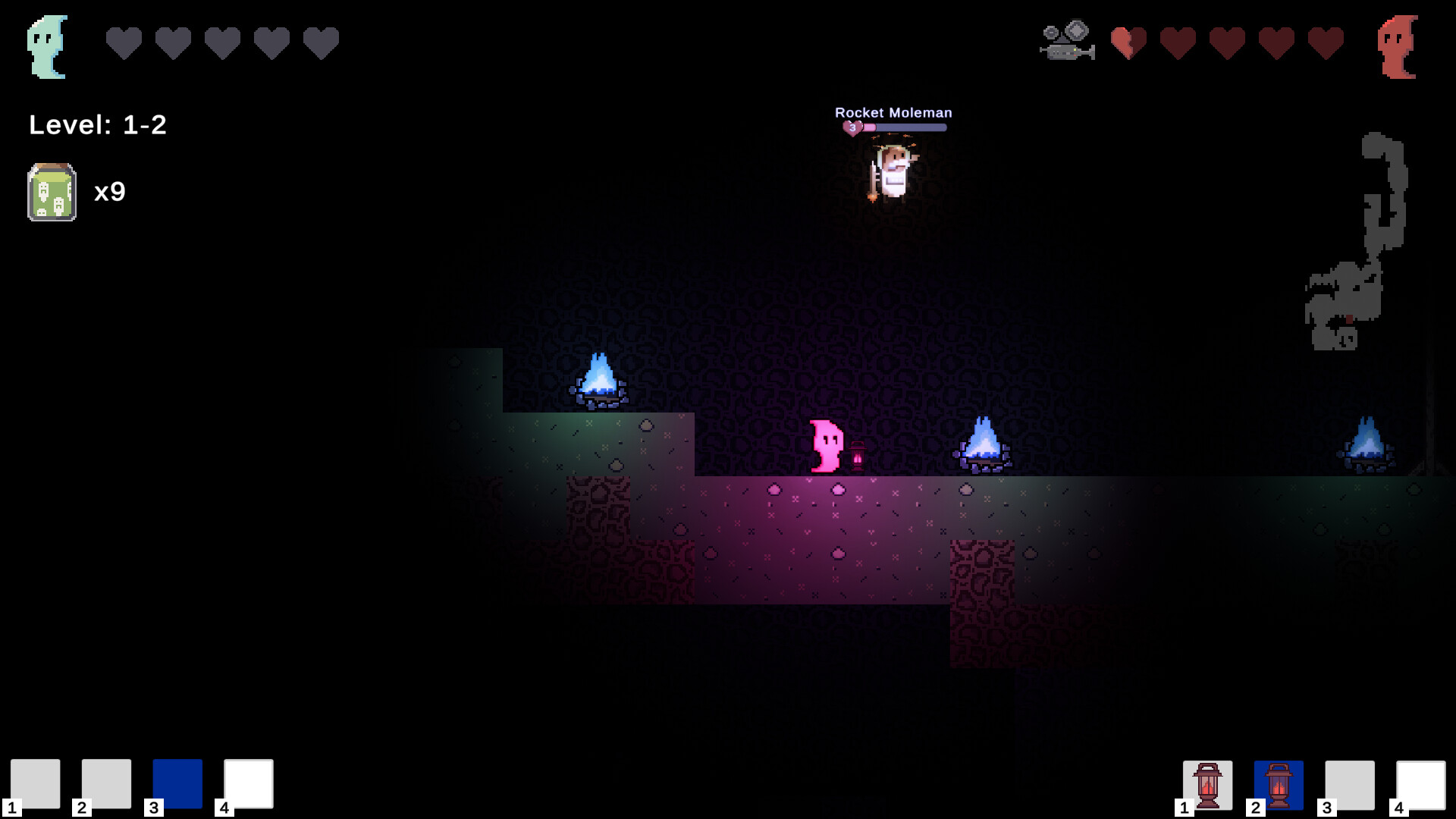
Task: Select slot 3 highlighted blue in left hotbar
Action: click(177, 784)
